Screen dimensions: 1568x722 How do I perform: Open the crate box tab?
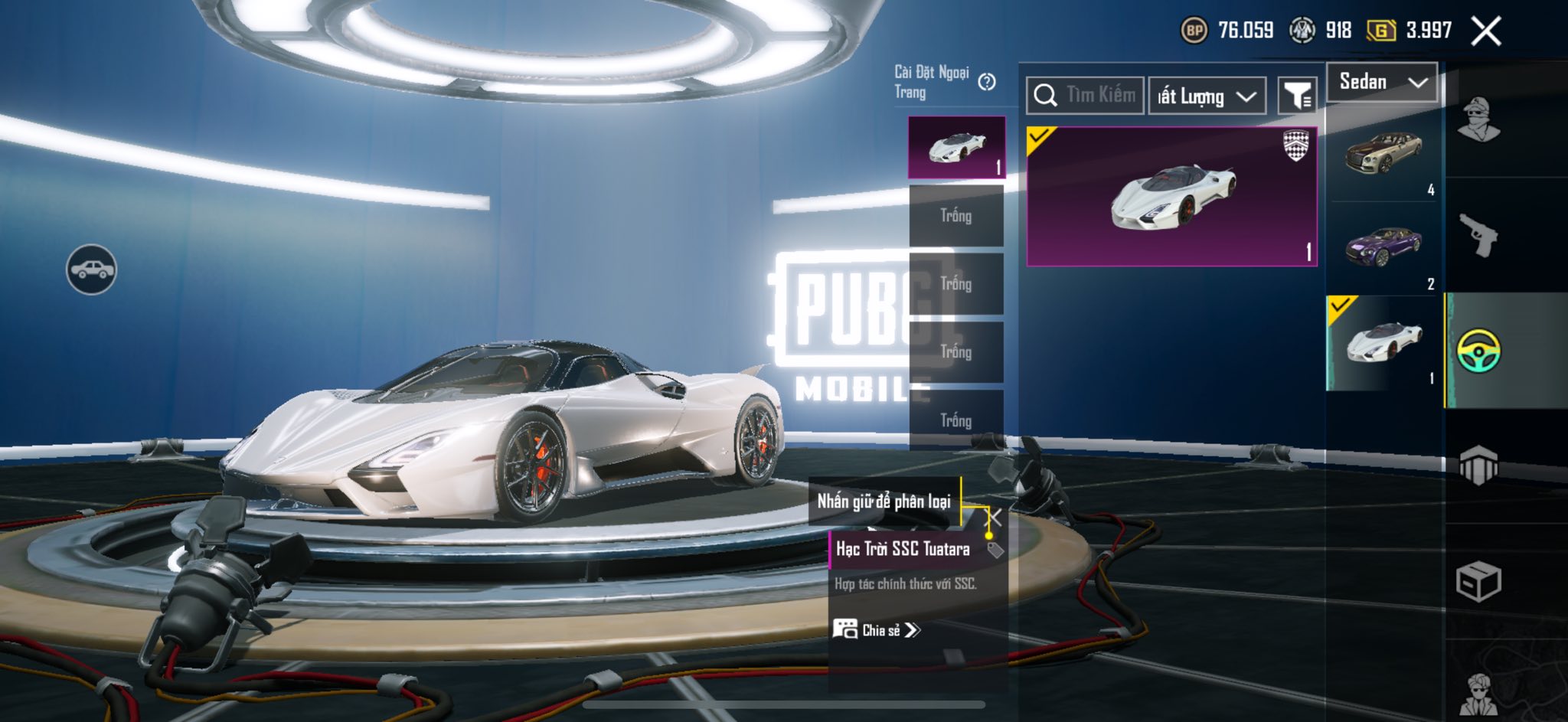pyautogui.click(x=1478, y=582)
